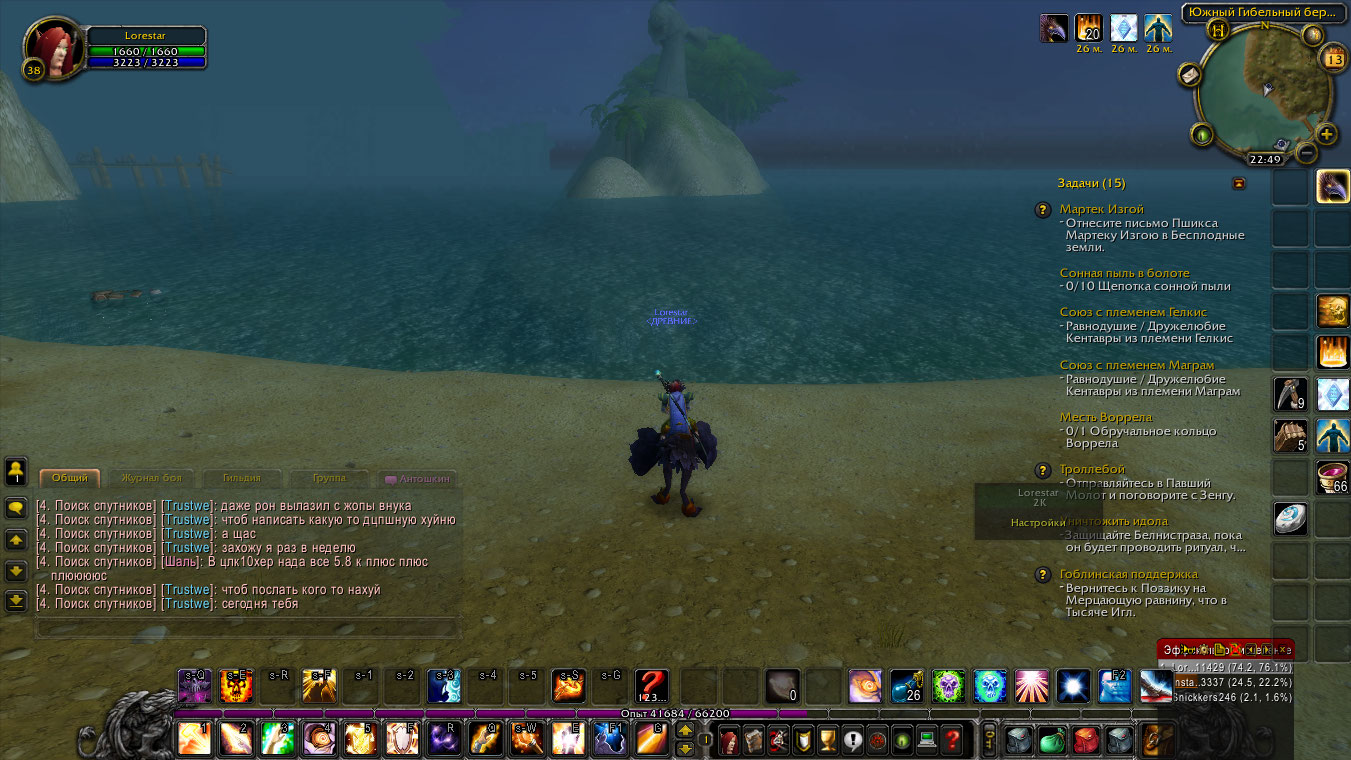Collapse the Задачи quest tracker
This screenshot has height=760, width=1351.
point(1239,183)
